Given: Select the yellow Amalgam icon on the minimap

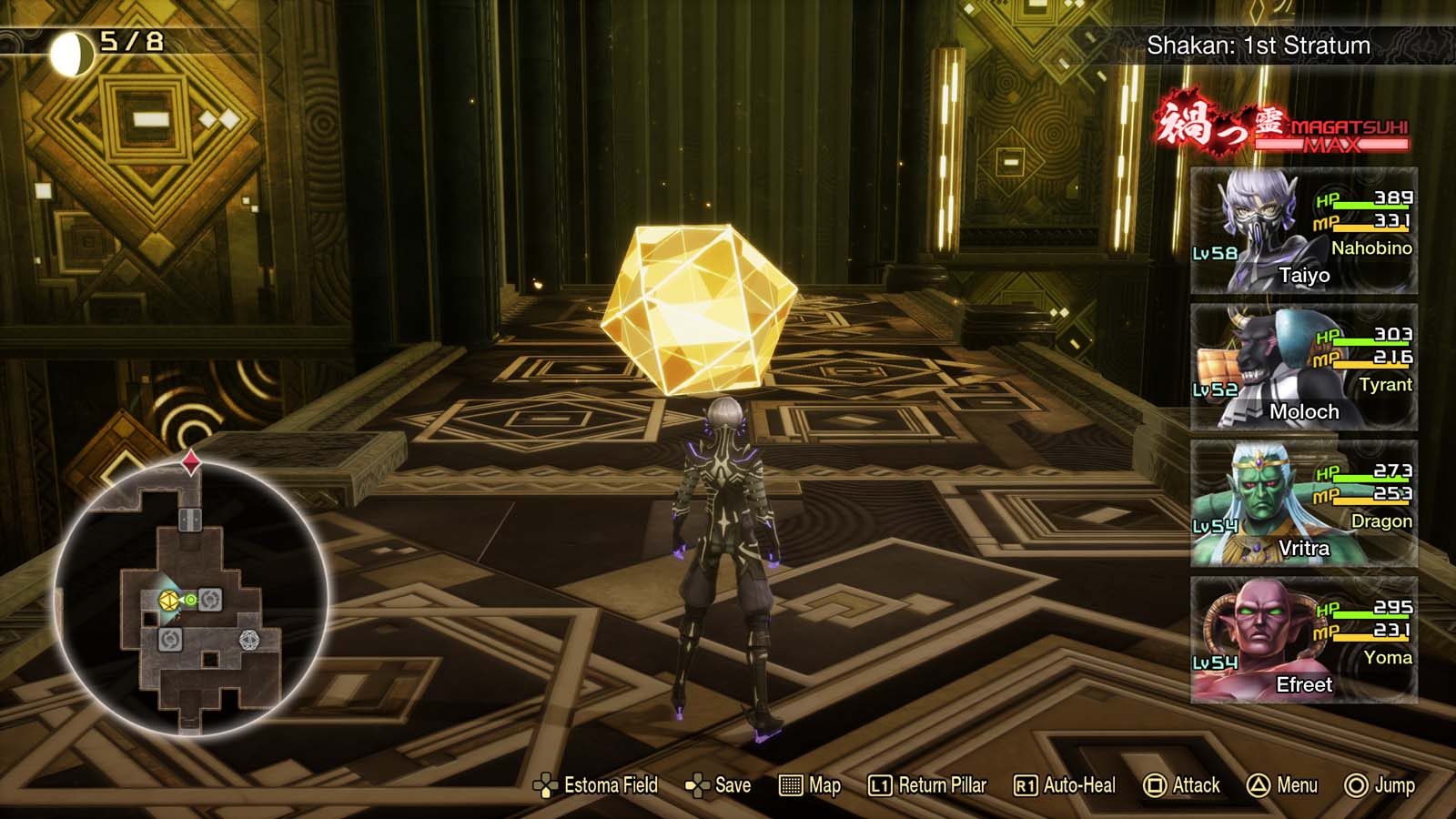Looking at the screenshot, I should click(168, 600).
